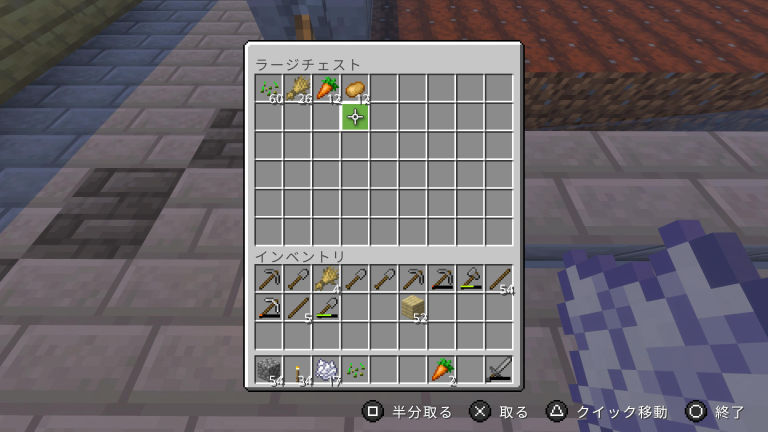The image size is (768, 432).
Task: Select the potato stack in the chest
Action: 355,89
